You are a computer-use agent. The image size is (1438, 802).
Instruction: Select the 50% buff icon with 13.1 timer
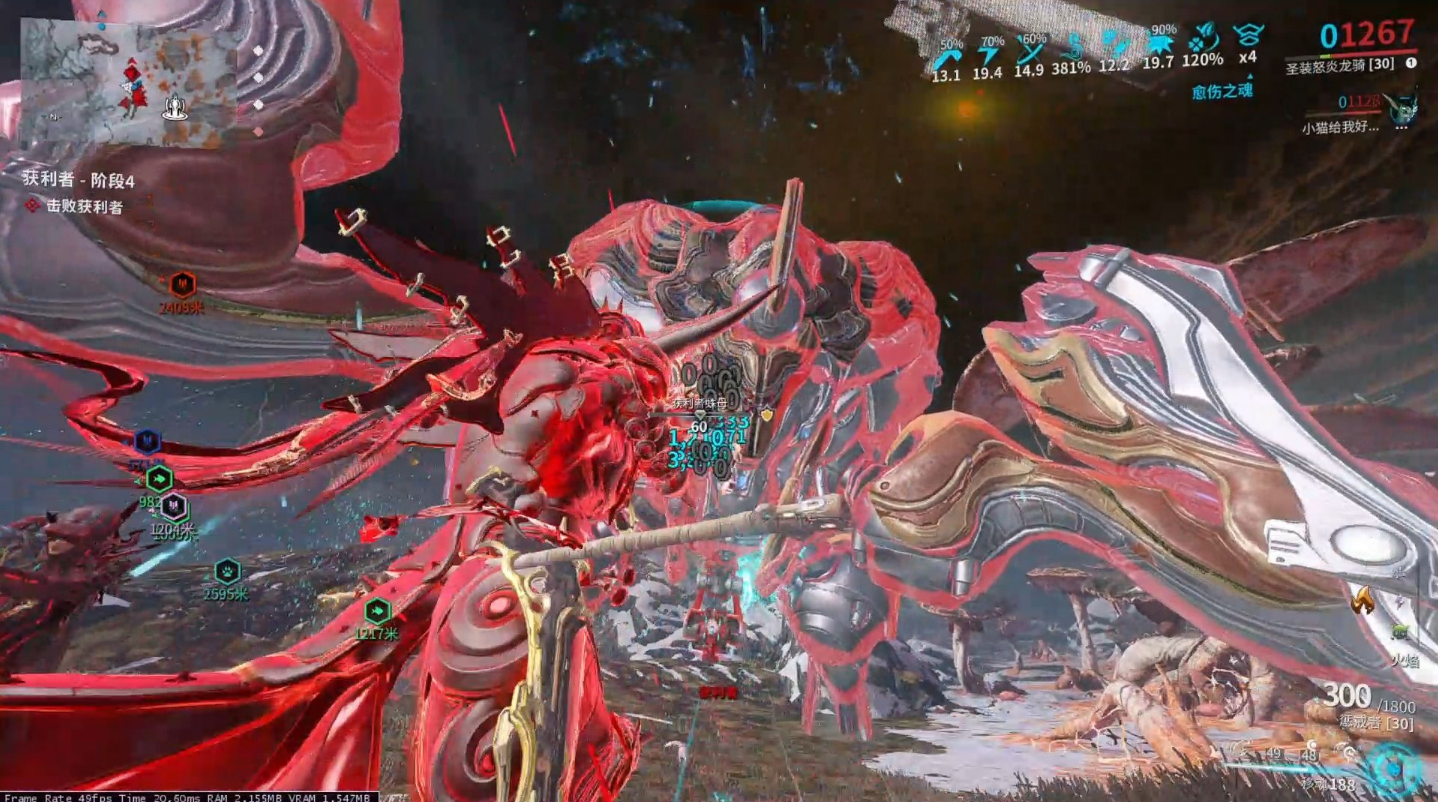pyautogui.click(x=946, y=55)
